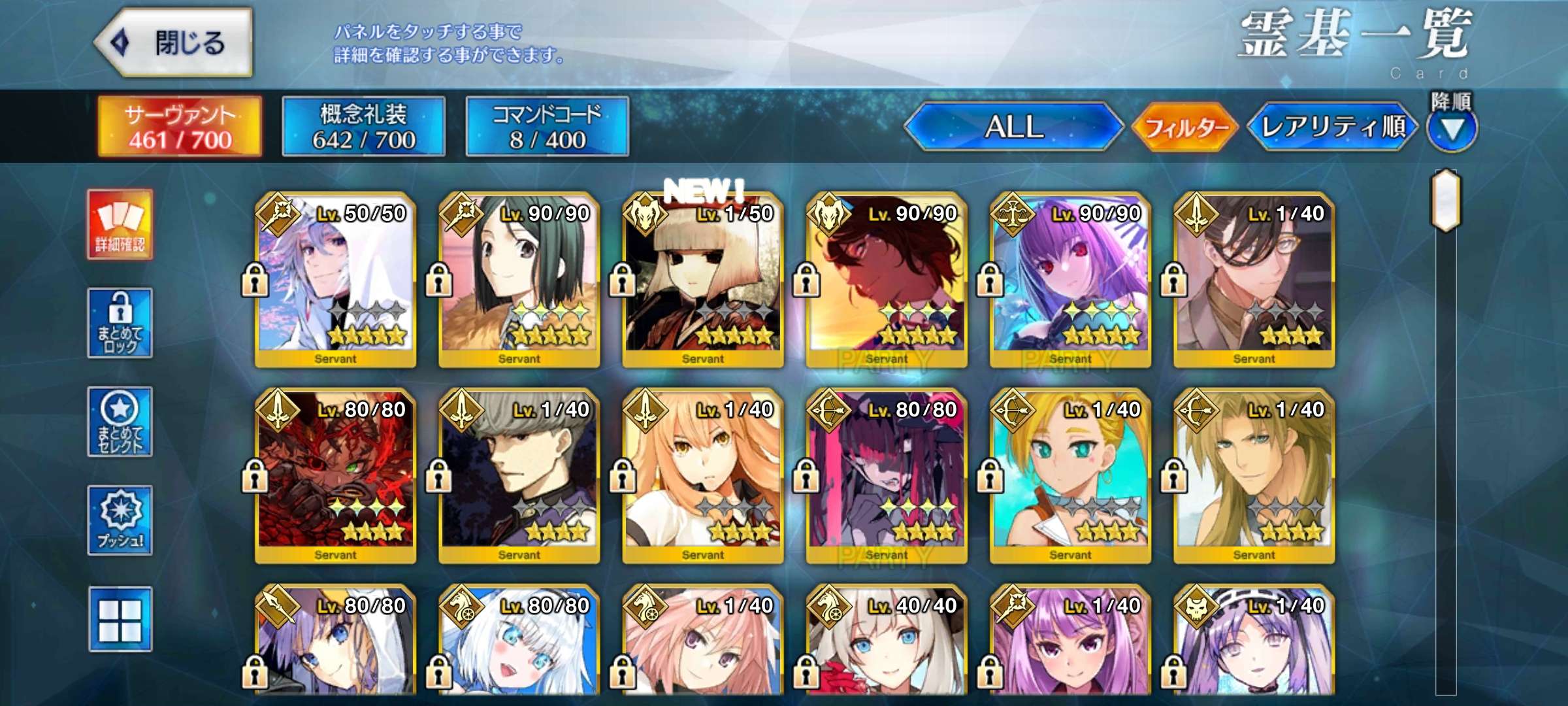This screenshot has height=706, width=1568.
Task: Open the プッシュ! button
Action: click(x=120, y=520)
